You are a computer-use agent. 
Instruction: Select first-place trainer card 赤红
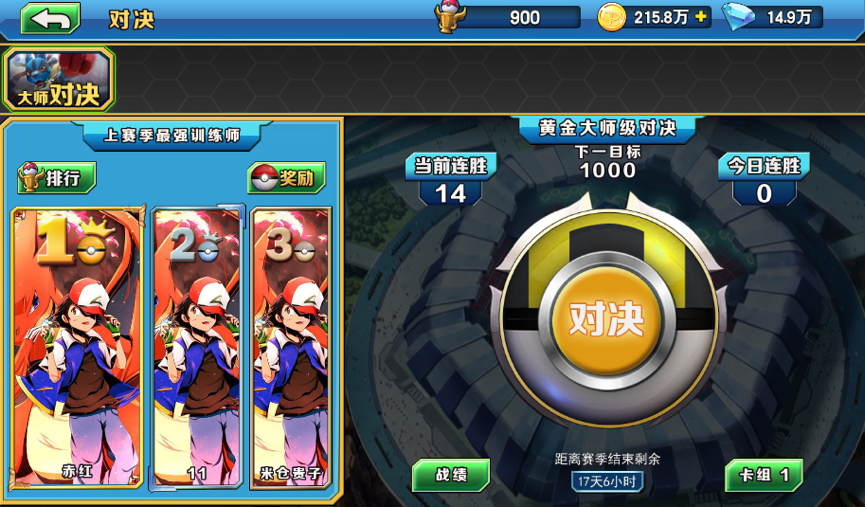[77, 347]
